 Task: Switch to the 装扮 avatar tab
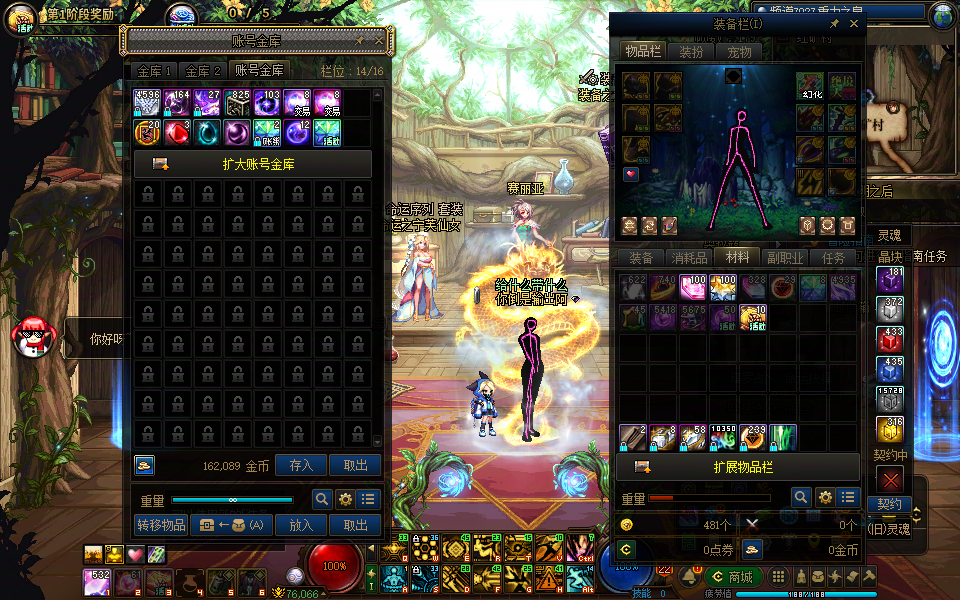[x=691, y=52]
